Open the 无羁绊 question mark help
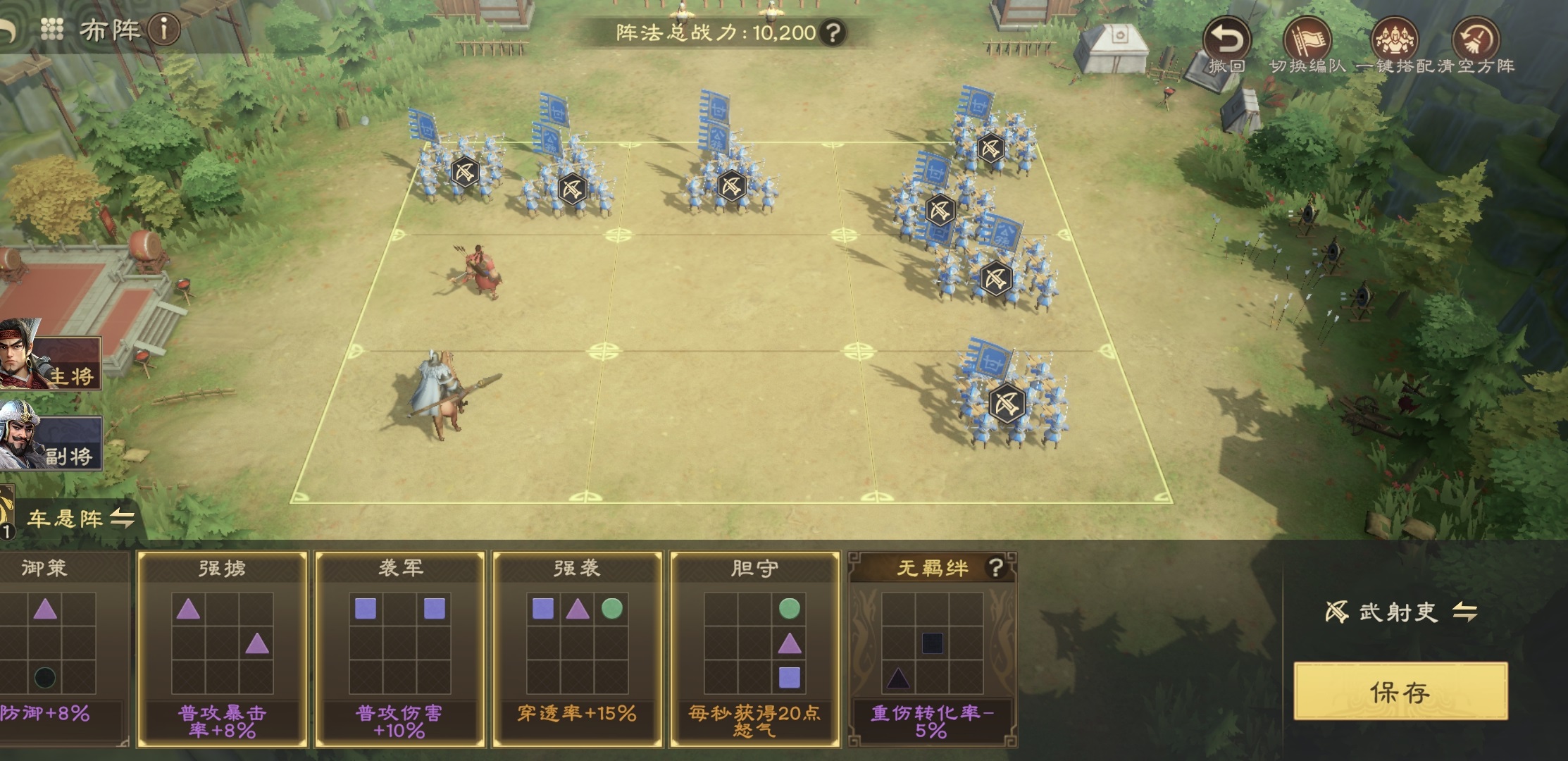Image resolution: width=1568 pixels, height=761 pixels. 995,567
